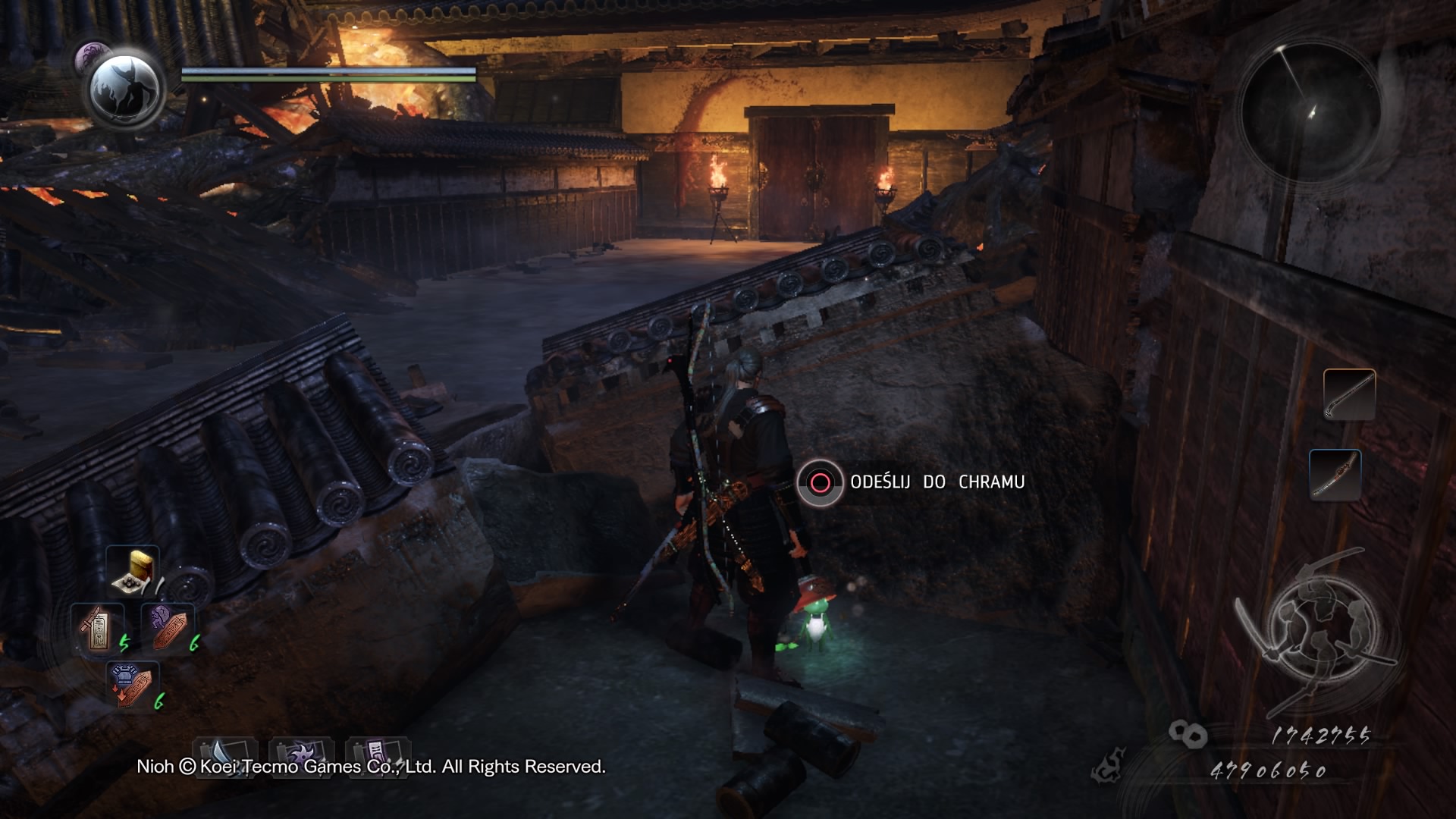This screenshot has width=1456, height=819.
Task: Choose the shuriken ninjutsu shortcut set
Action: coord(301,753)
